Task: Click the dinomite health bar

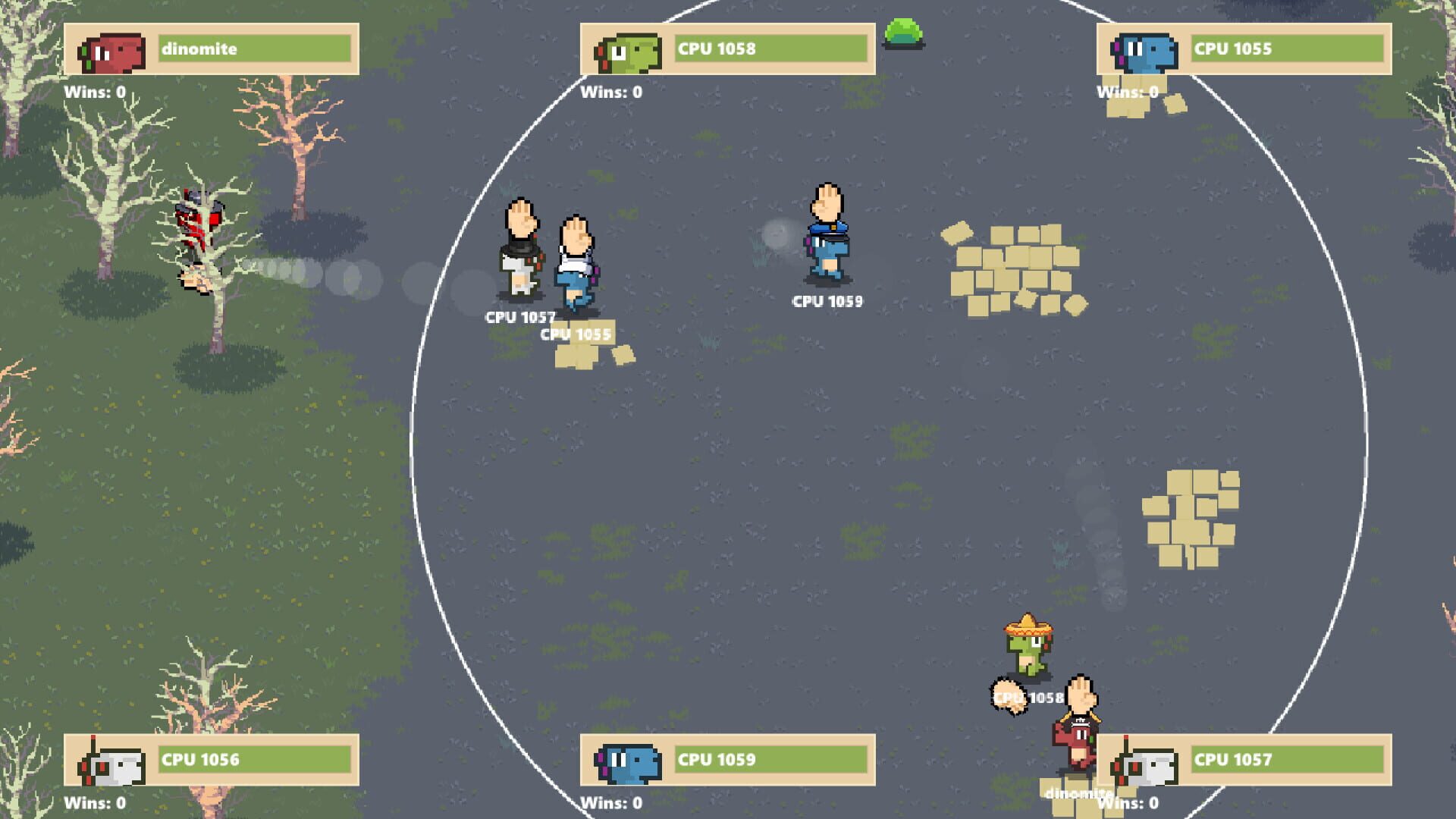Action: point(254,49)
